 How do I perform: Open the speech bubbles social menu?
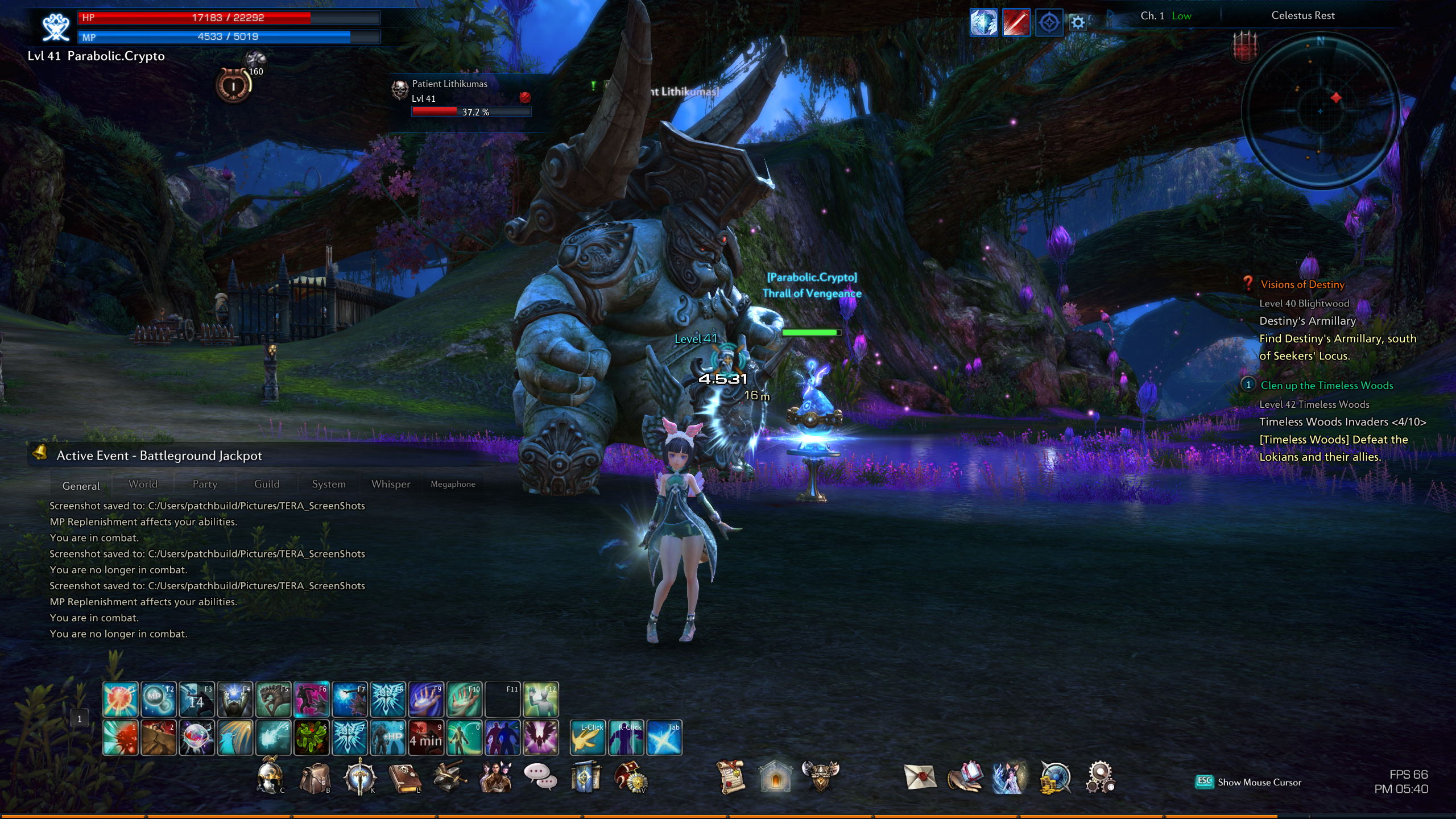point(540,776)
